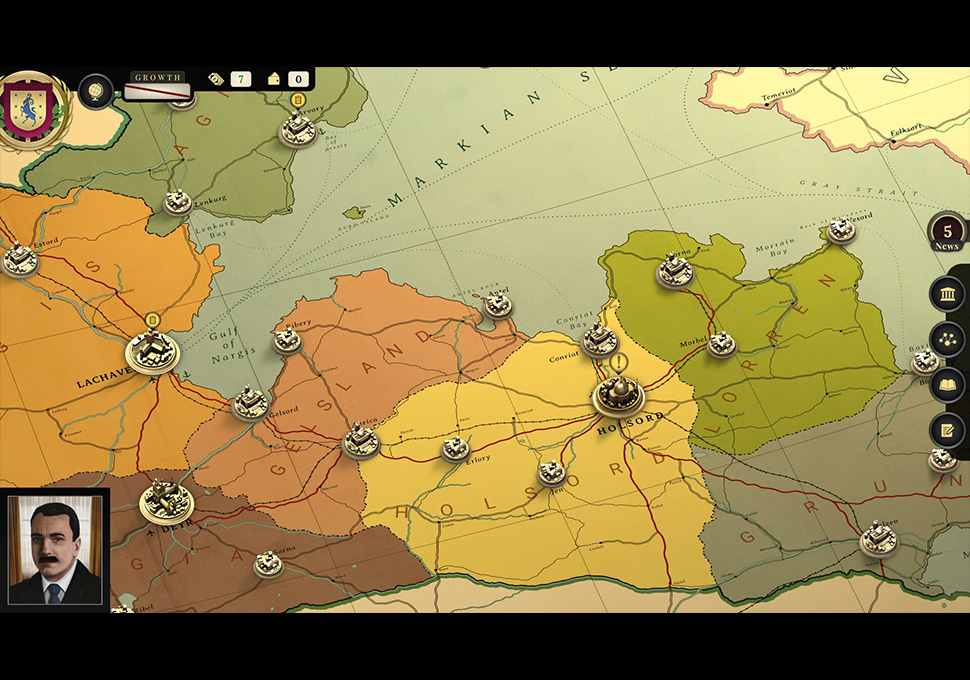970x680 pixels.
Task: Select the Deyr city marker
Action: coord(165,500)
